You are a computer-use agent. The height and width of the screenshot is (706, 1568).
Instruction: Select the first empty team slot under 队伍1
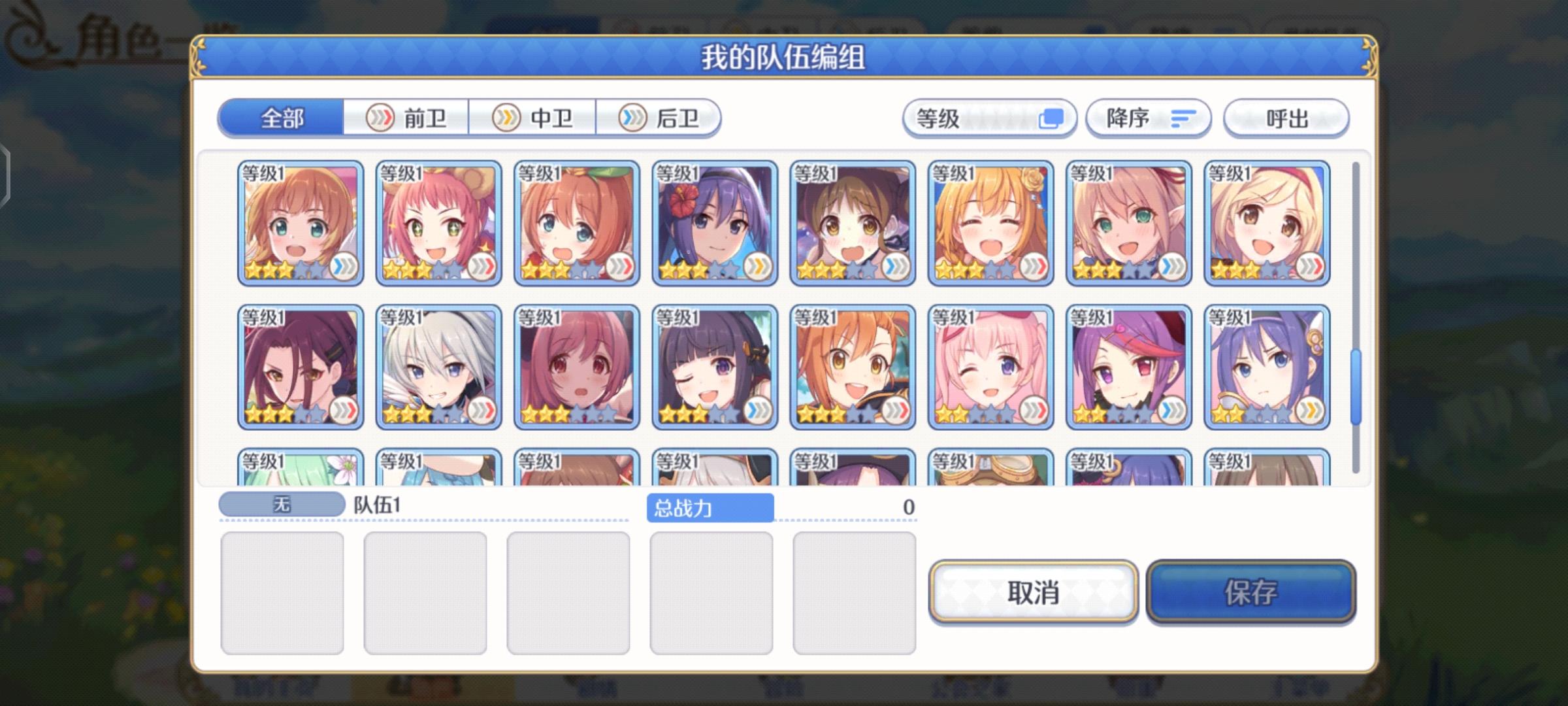pyautogui.click(x=282, y=592)
